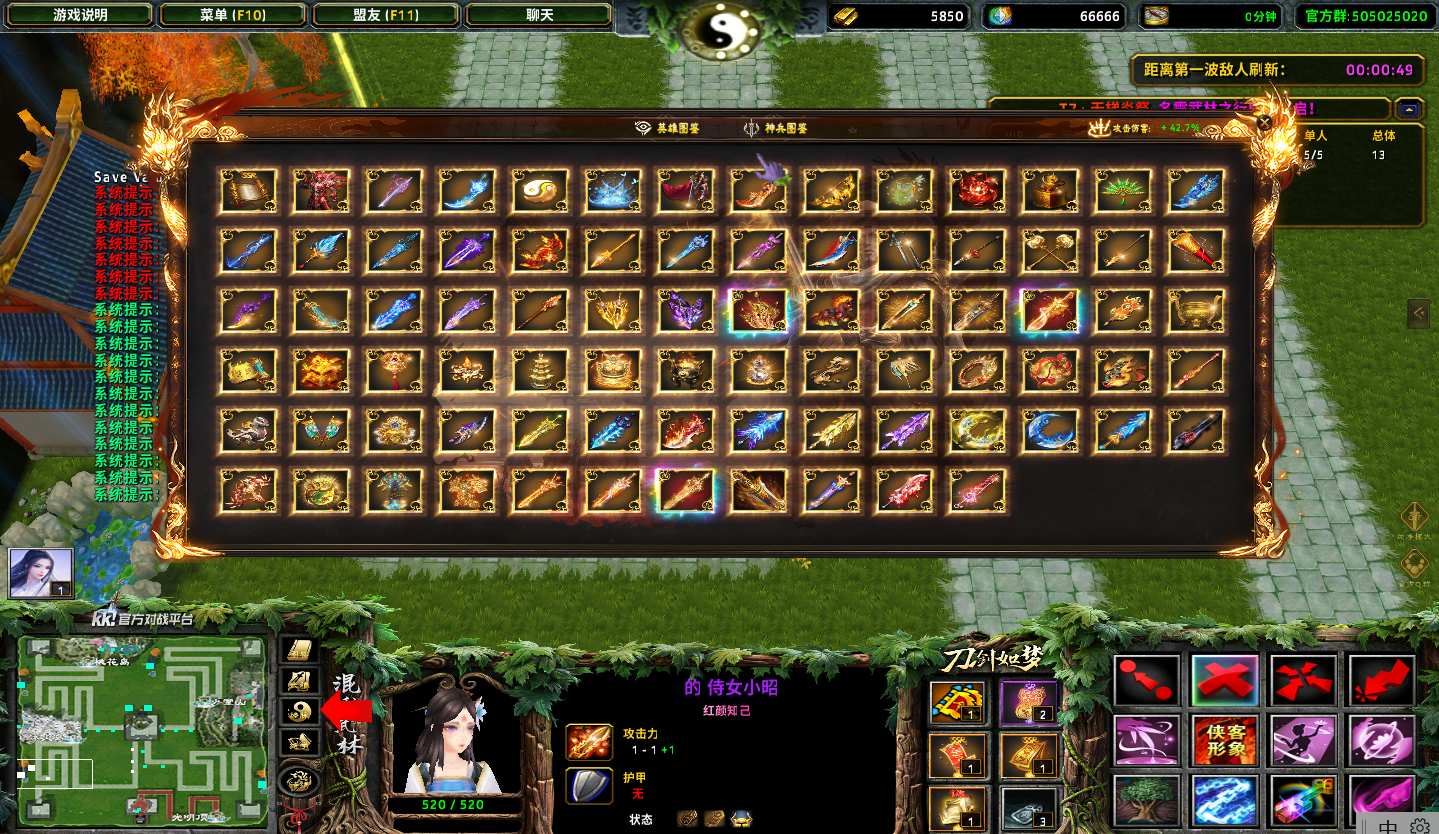Viewport: 1439px width, 834px height.
Task: Use the tree ability icon
Action: point(1146,801)
